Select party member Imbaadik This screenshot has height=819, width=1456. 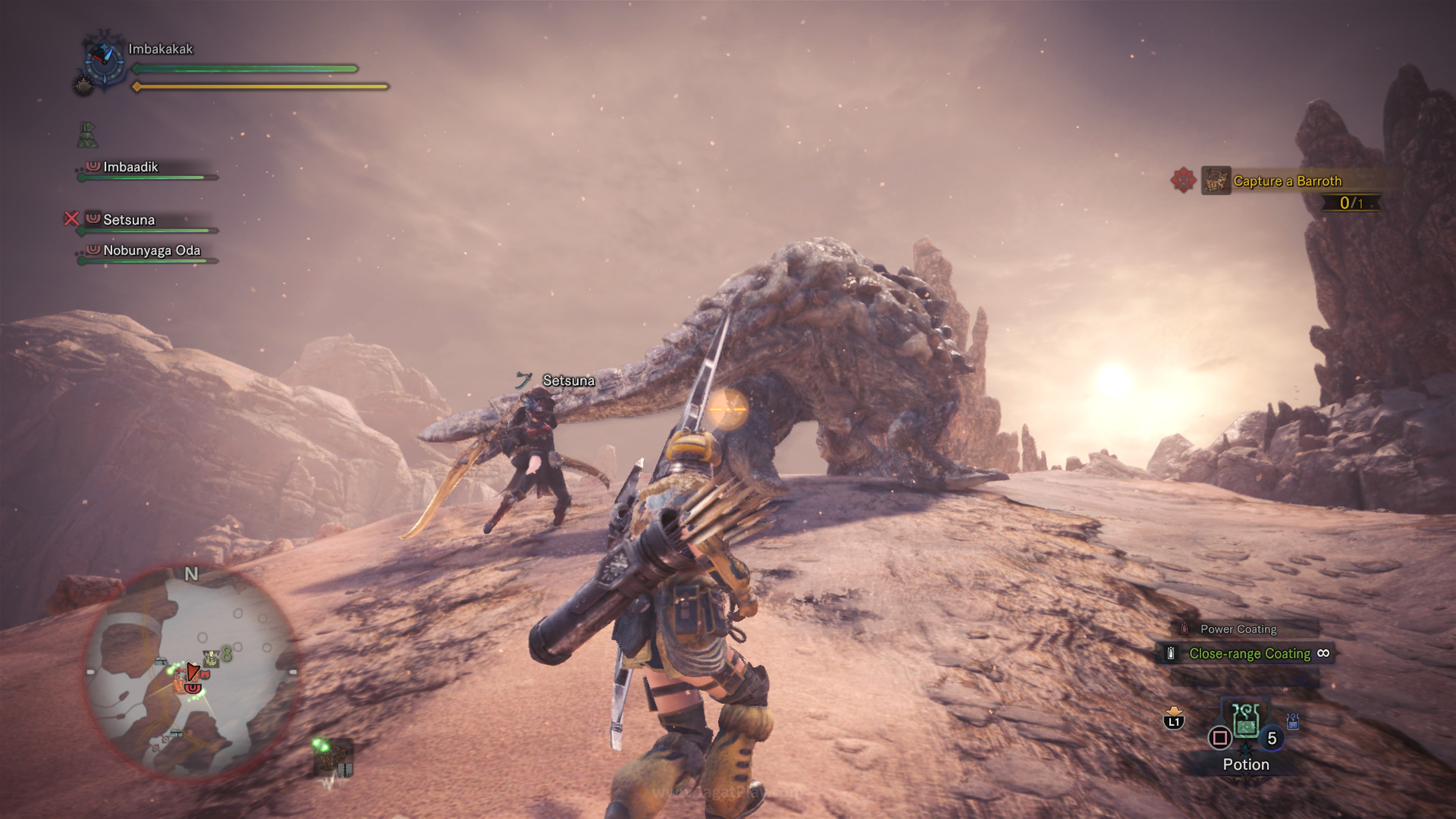(130, 167)
